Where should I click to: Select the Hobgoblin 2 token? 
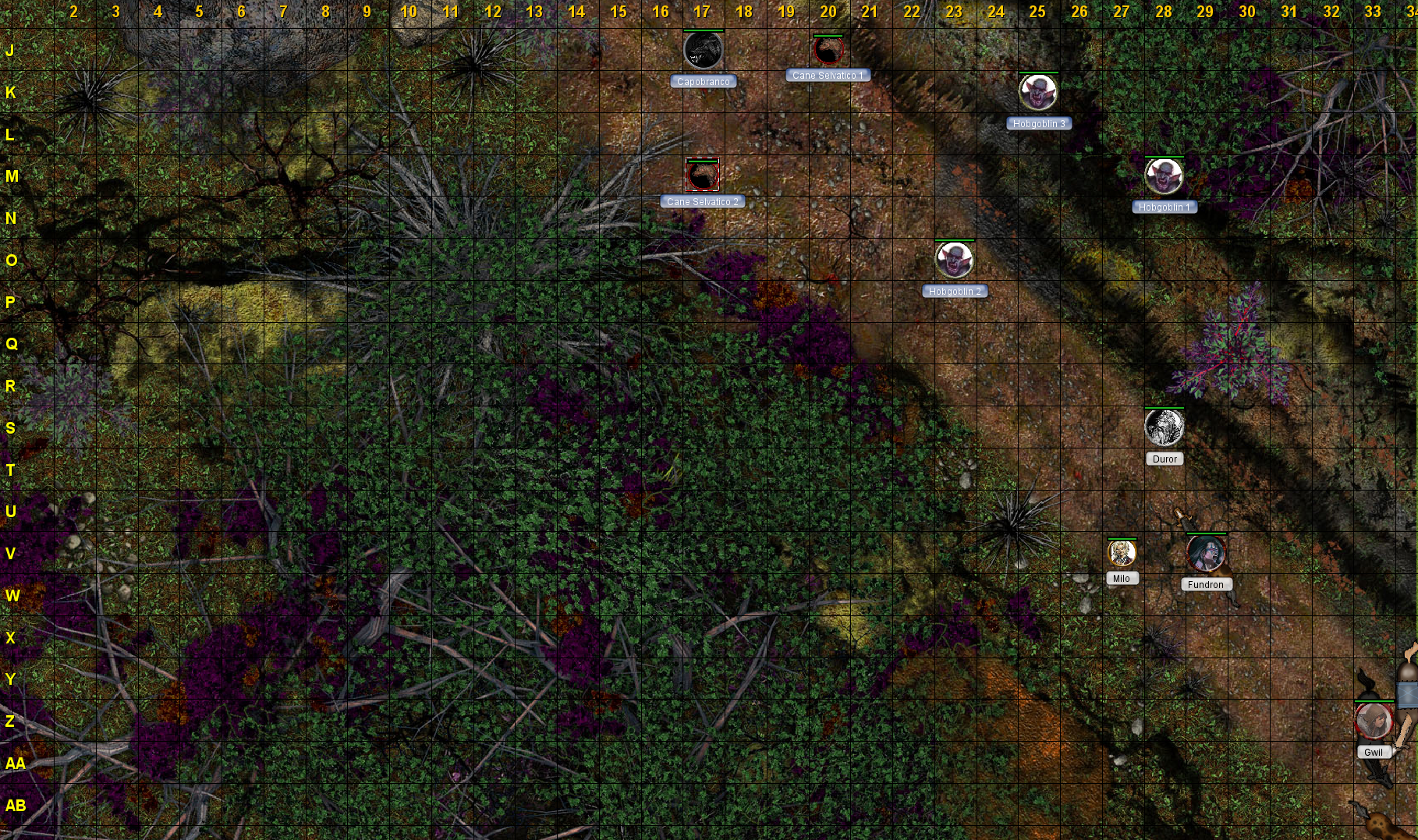pos(954,260)
